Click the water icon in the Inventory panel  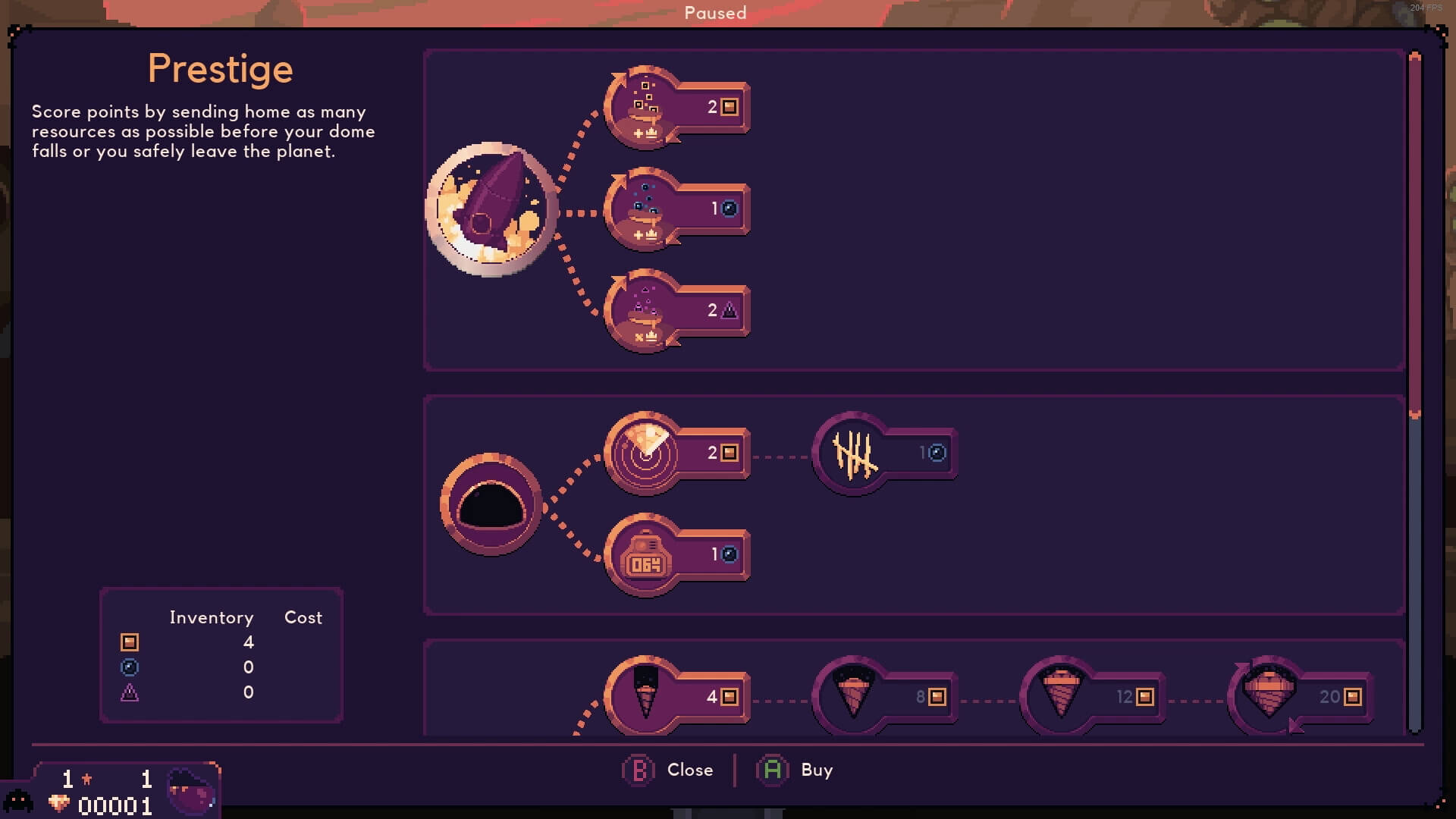(129, 667)
